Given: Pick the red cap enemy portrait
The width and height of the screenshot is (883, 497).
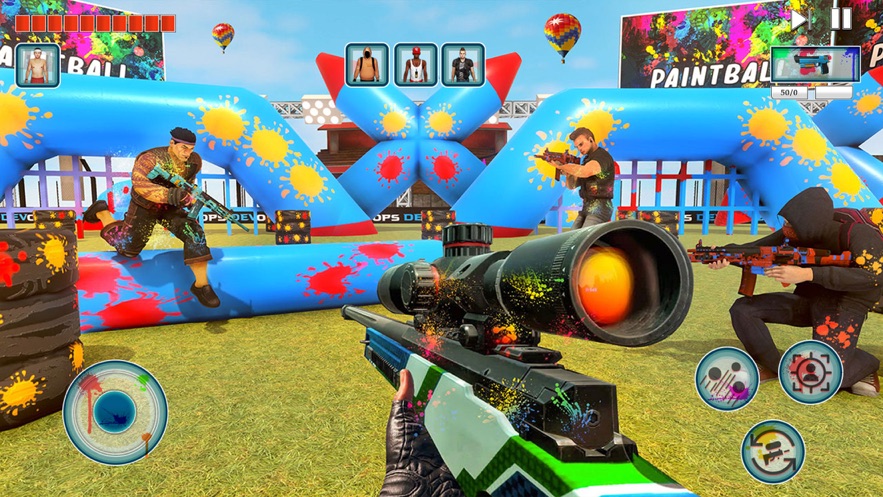Looking at the screenshot, I should point(415,65).
